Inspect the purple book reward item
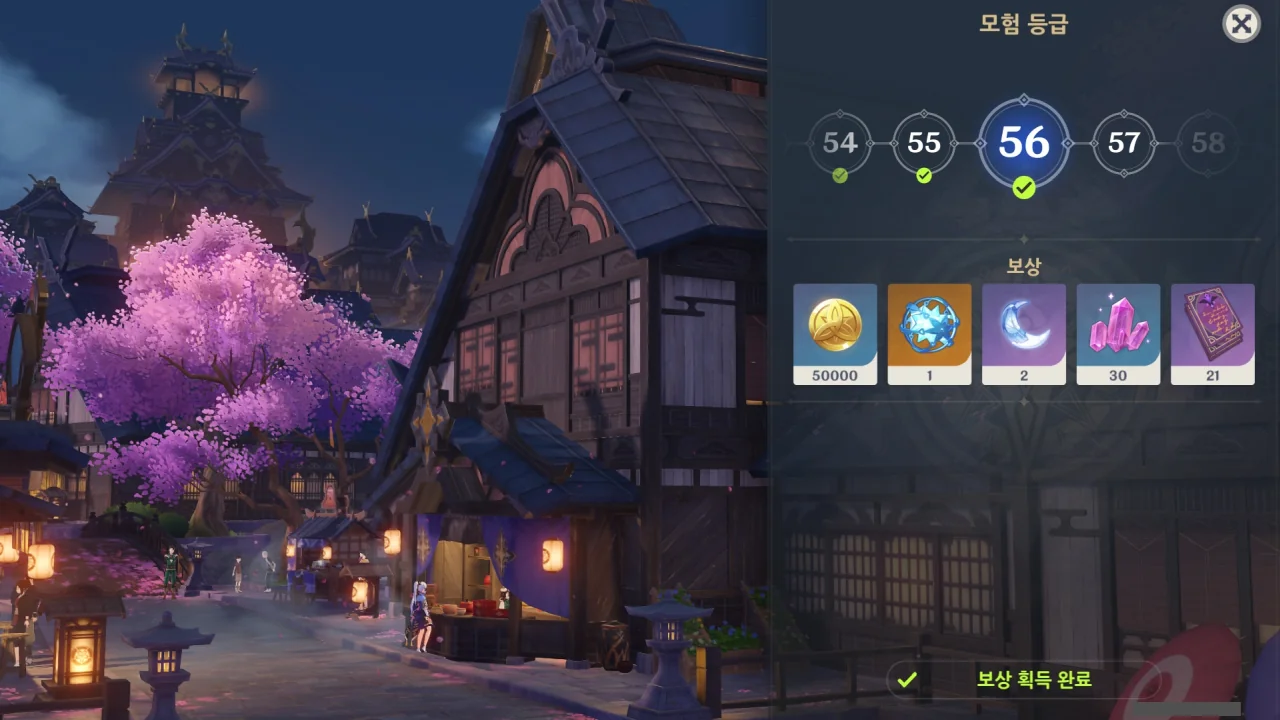This screenshot has height=720, width=1280. pos(1212,334)
